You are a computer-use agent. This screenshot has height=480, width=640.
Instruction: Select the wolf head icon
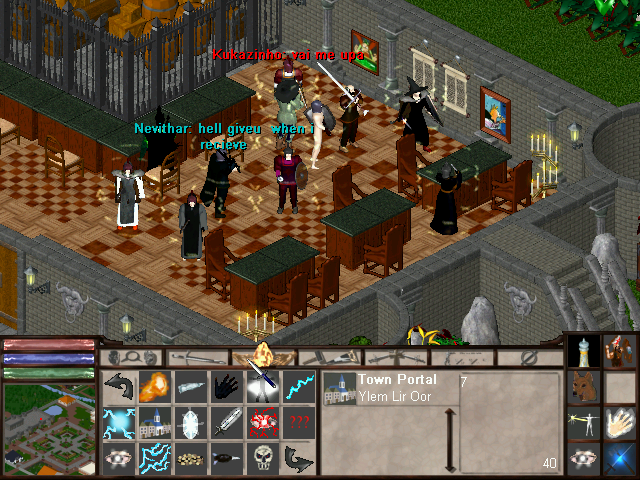584,386
